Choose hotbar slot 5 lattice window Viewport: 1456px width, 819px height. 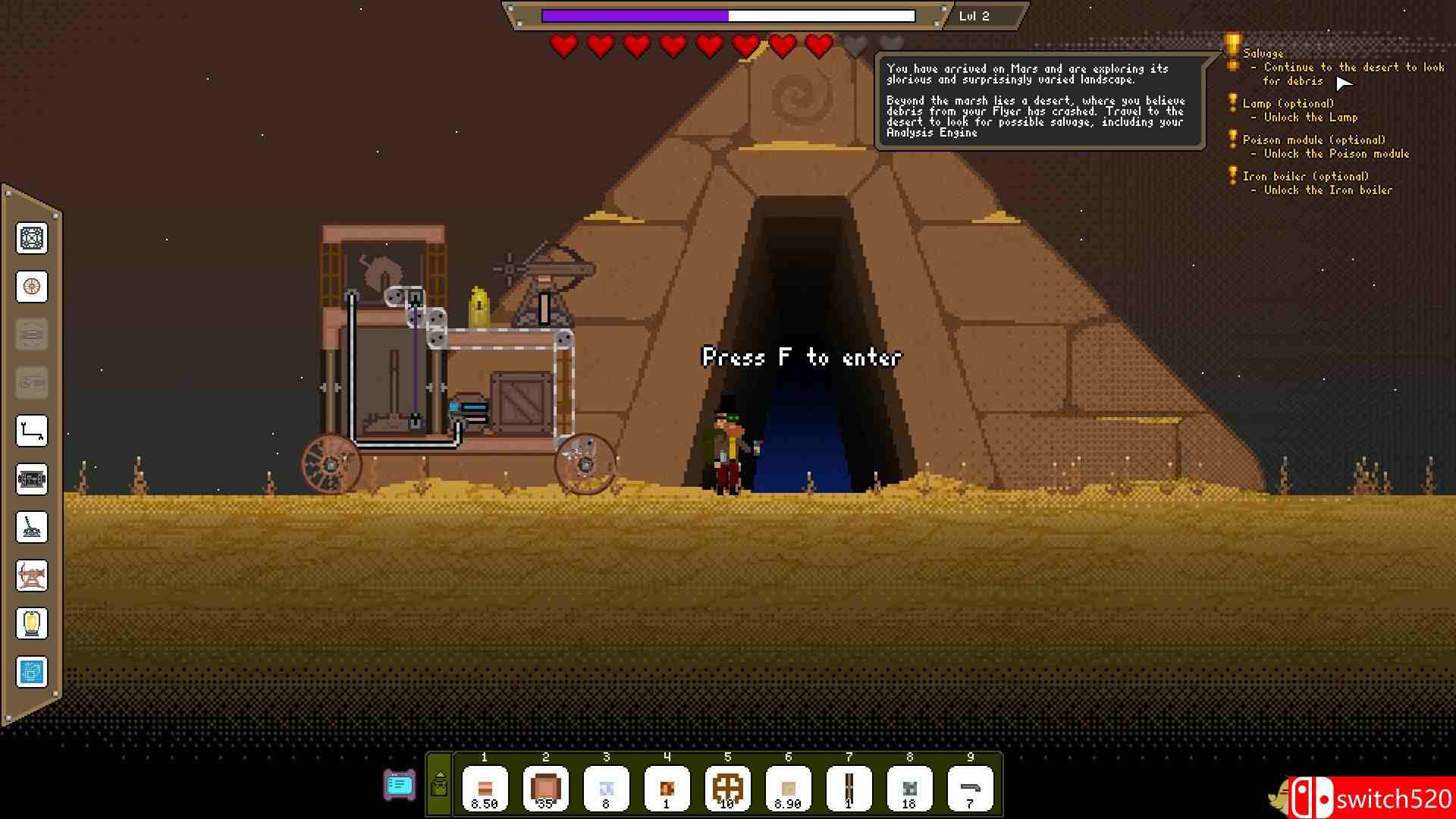tap(727, 789)
